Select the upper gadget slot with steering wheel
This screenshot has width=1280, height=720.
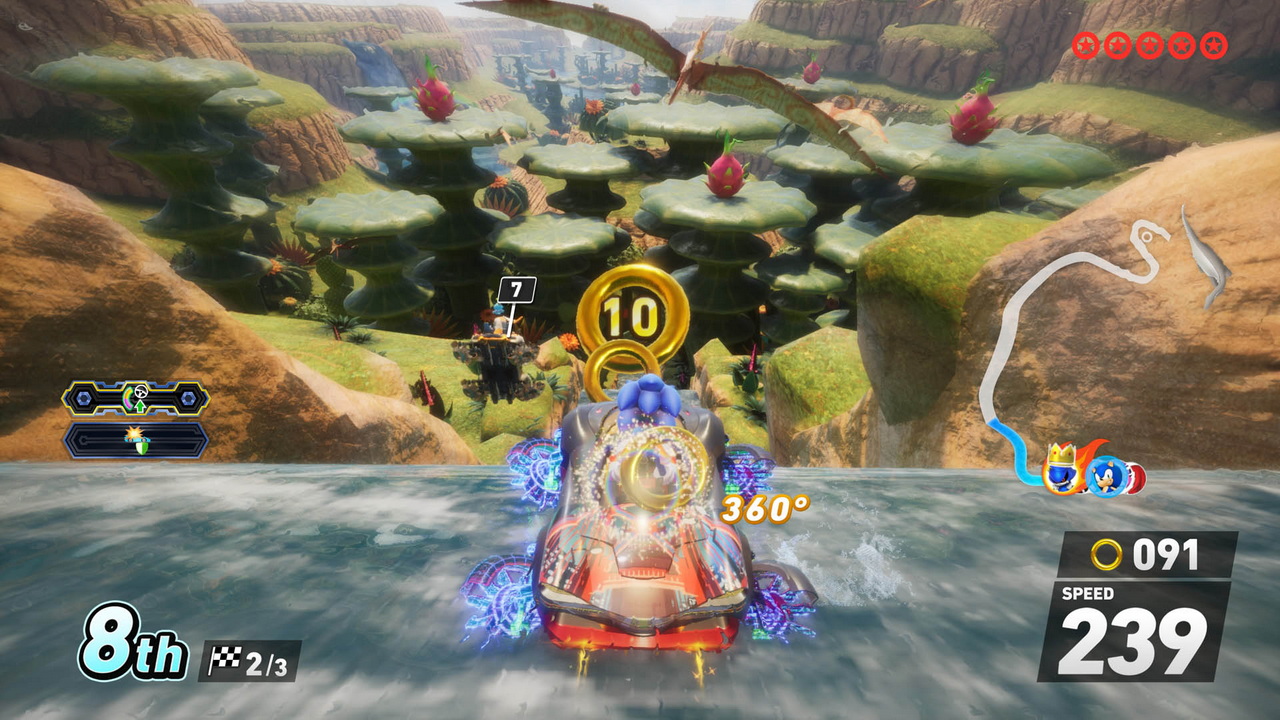[136, 398]
